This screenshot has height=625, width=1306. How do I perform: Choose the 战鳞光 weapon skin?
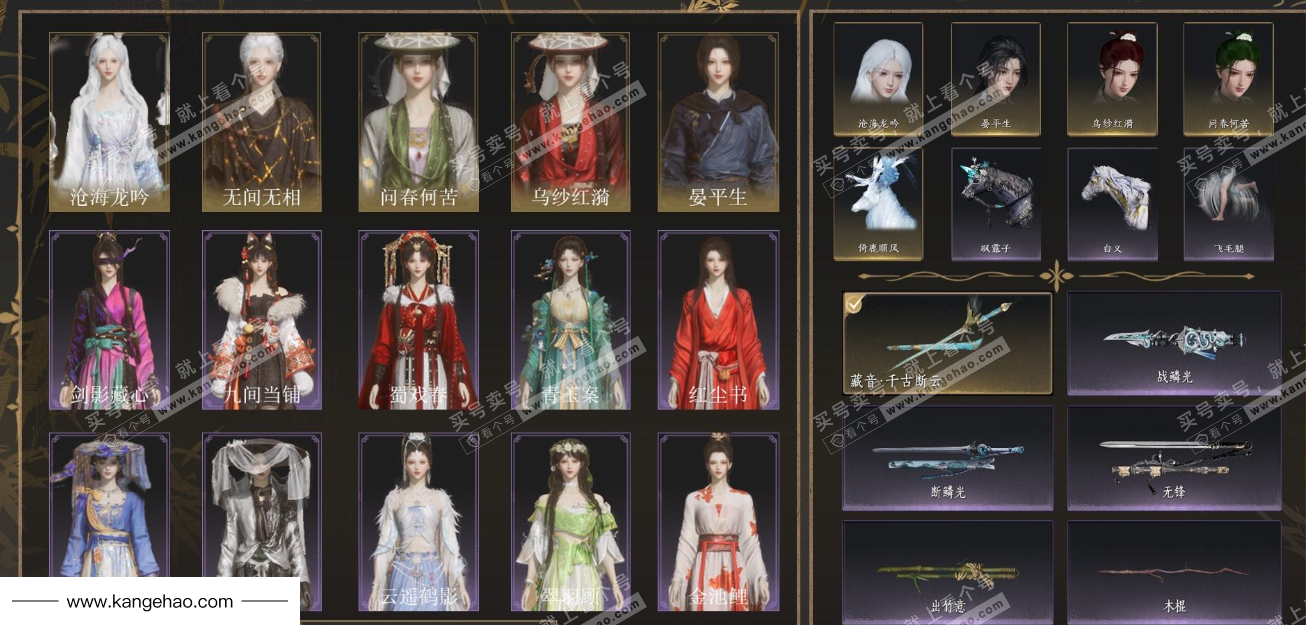(1174, 342)
